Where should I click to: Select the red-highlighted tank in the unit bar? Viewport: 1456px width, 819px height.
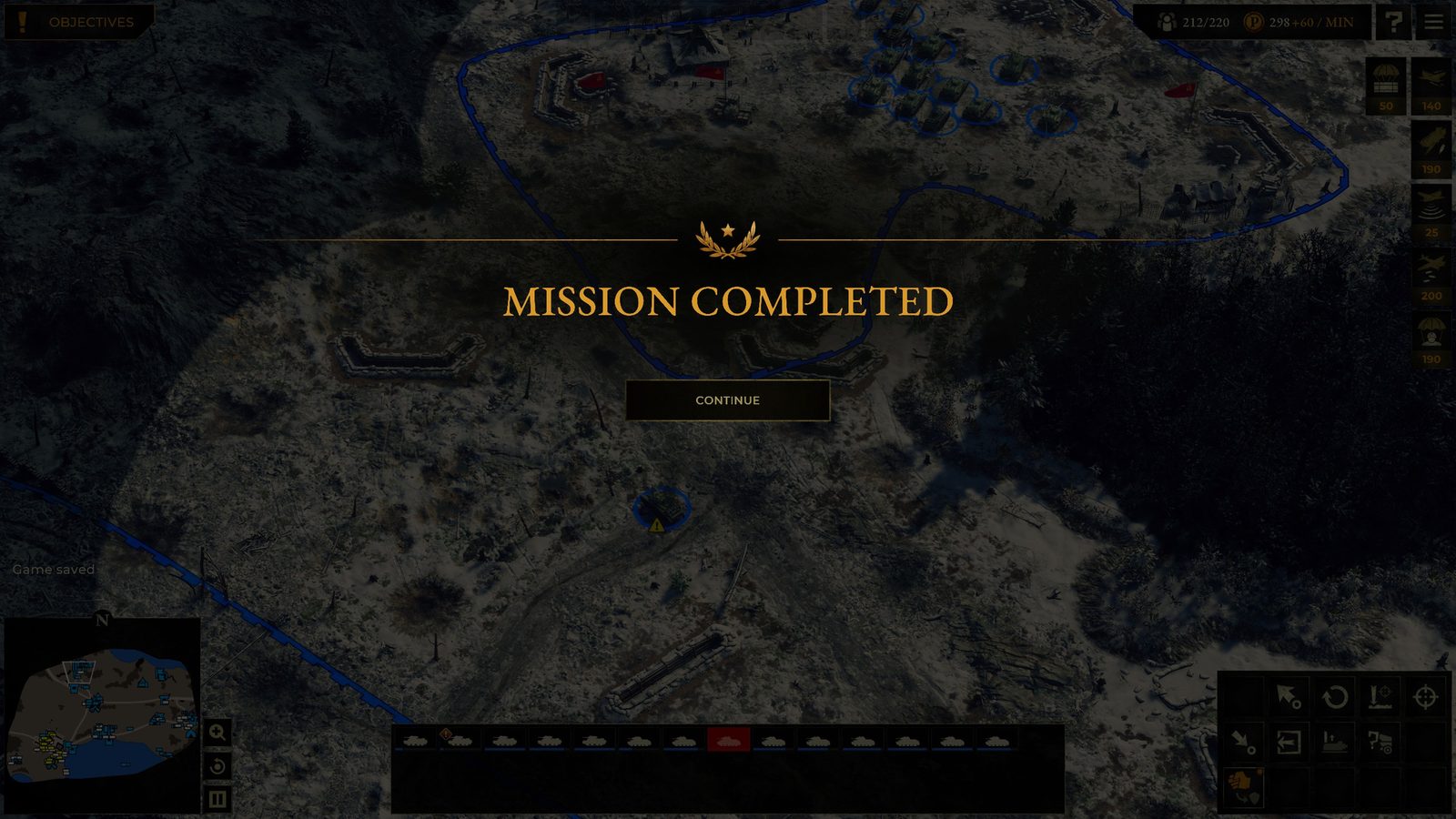728,742
